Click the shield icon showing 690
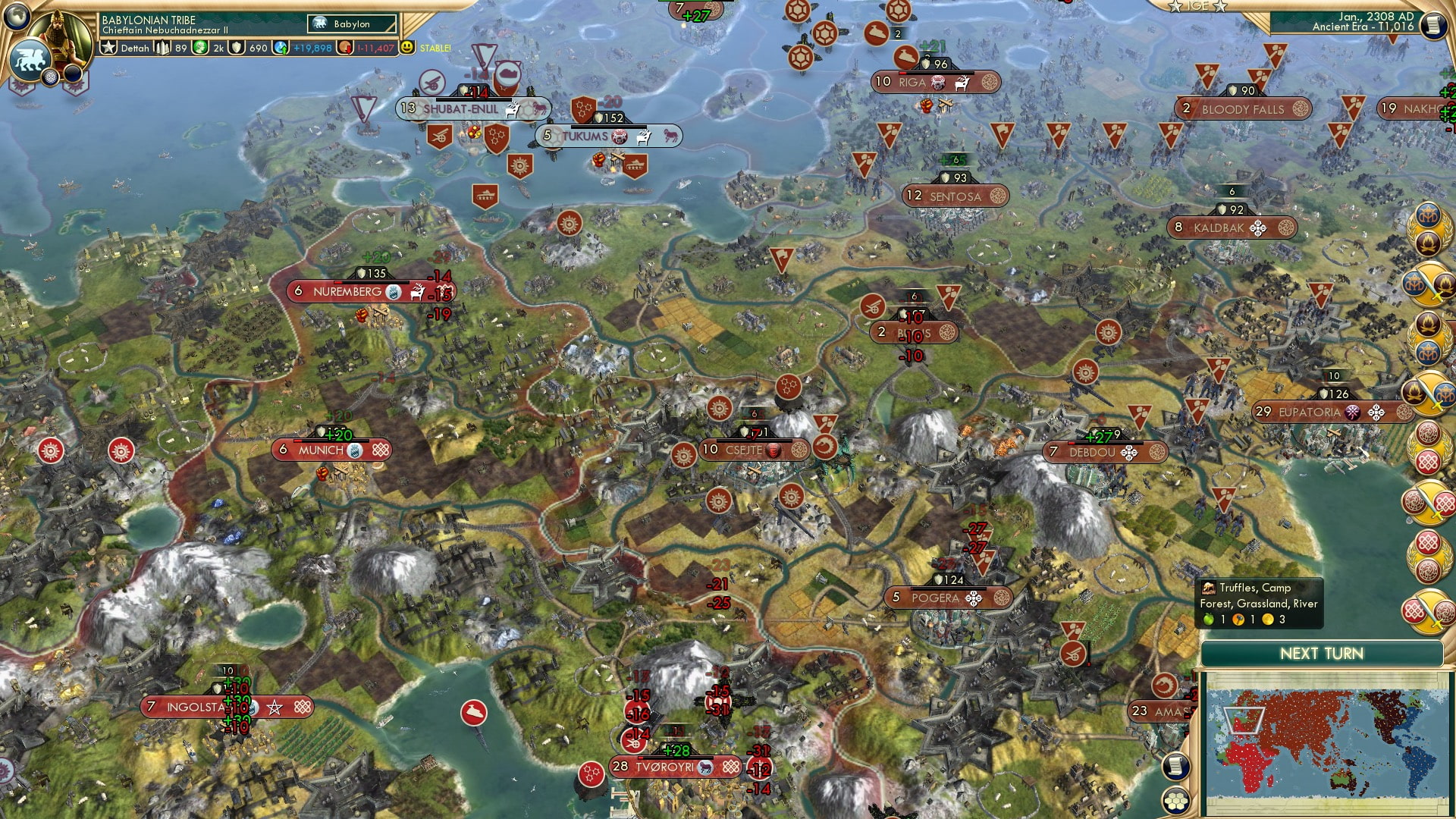 (237, 47)
